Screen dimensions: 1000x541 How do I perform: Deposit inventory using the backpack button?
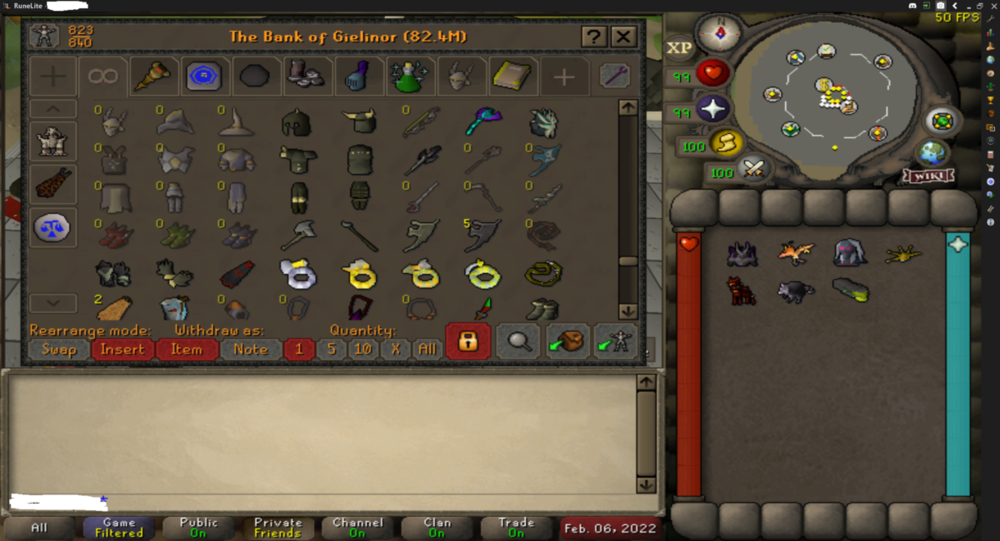[566, 341]
